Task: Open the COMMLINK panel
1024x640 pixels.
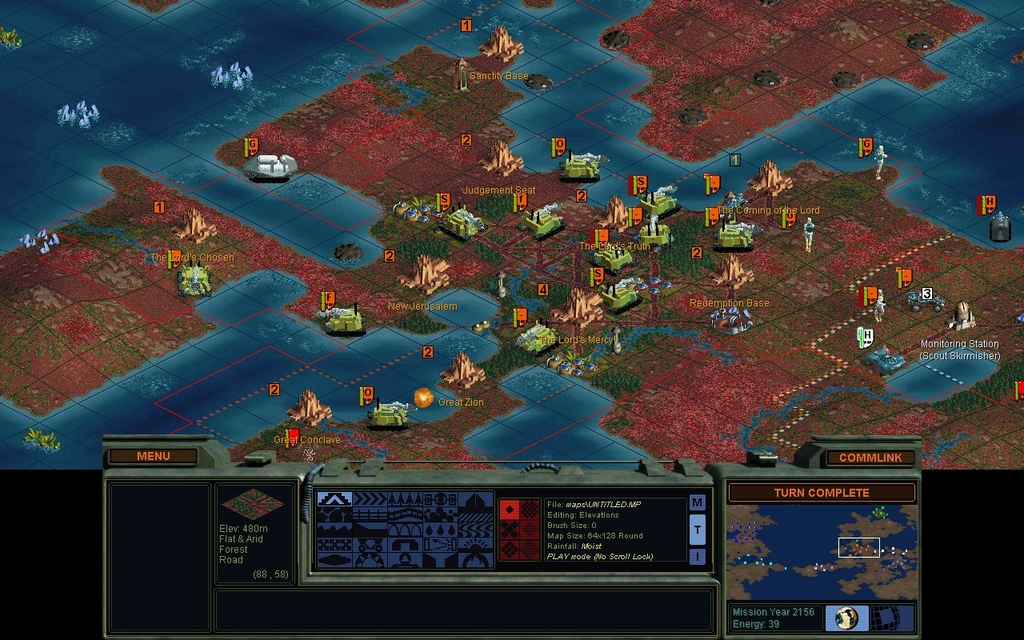Action: [x=869, y=457]
